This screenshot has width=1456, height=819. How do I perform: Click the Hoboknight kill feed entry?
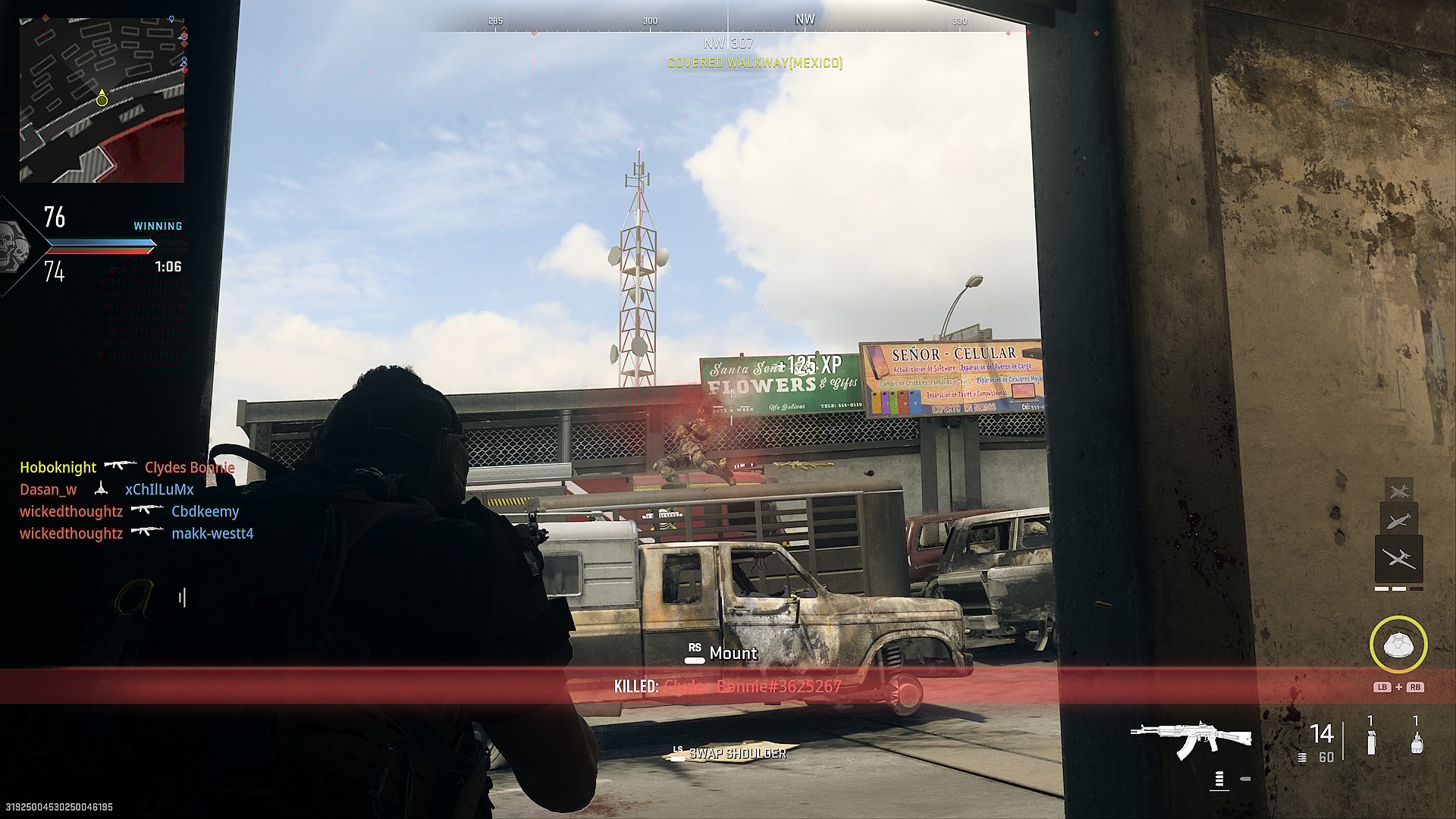pos(58,467)
